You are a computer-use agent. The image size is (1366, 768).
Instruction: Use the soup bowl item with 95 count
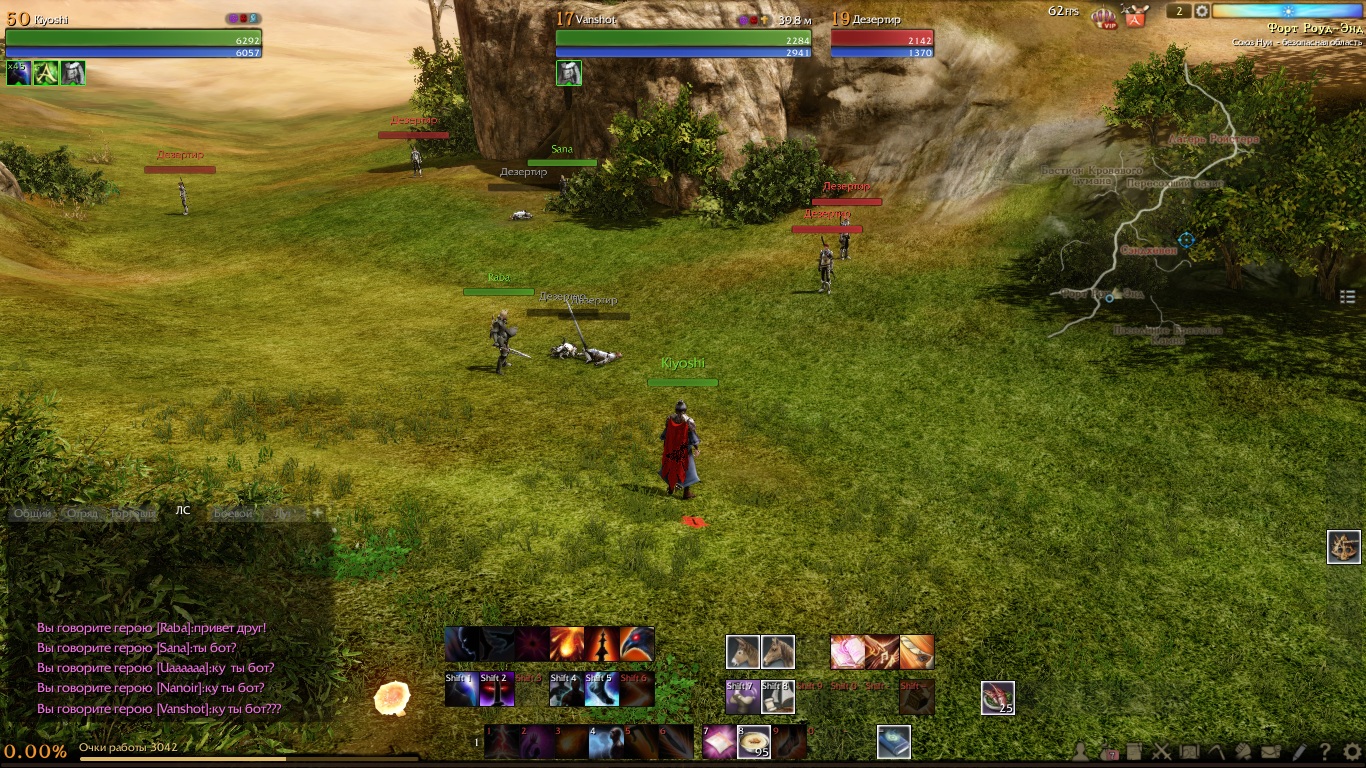click(753, 742)
